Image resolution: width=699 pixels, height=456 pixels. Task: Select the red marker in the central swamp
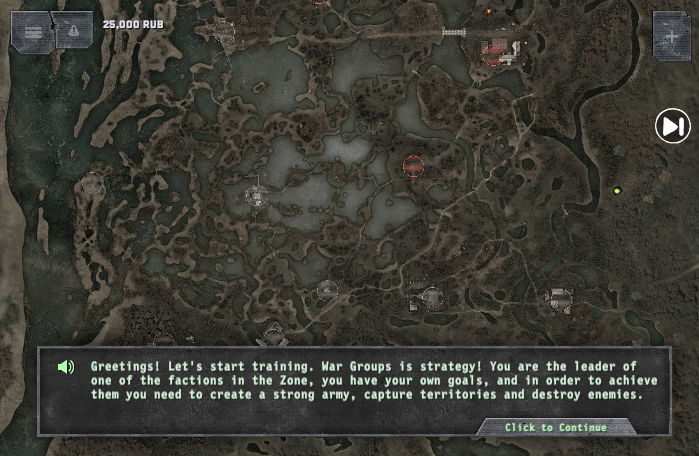[413, 166]
